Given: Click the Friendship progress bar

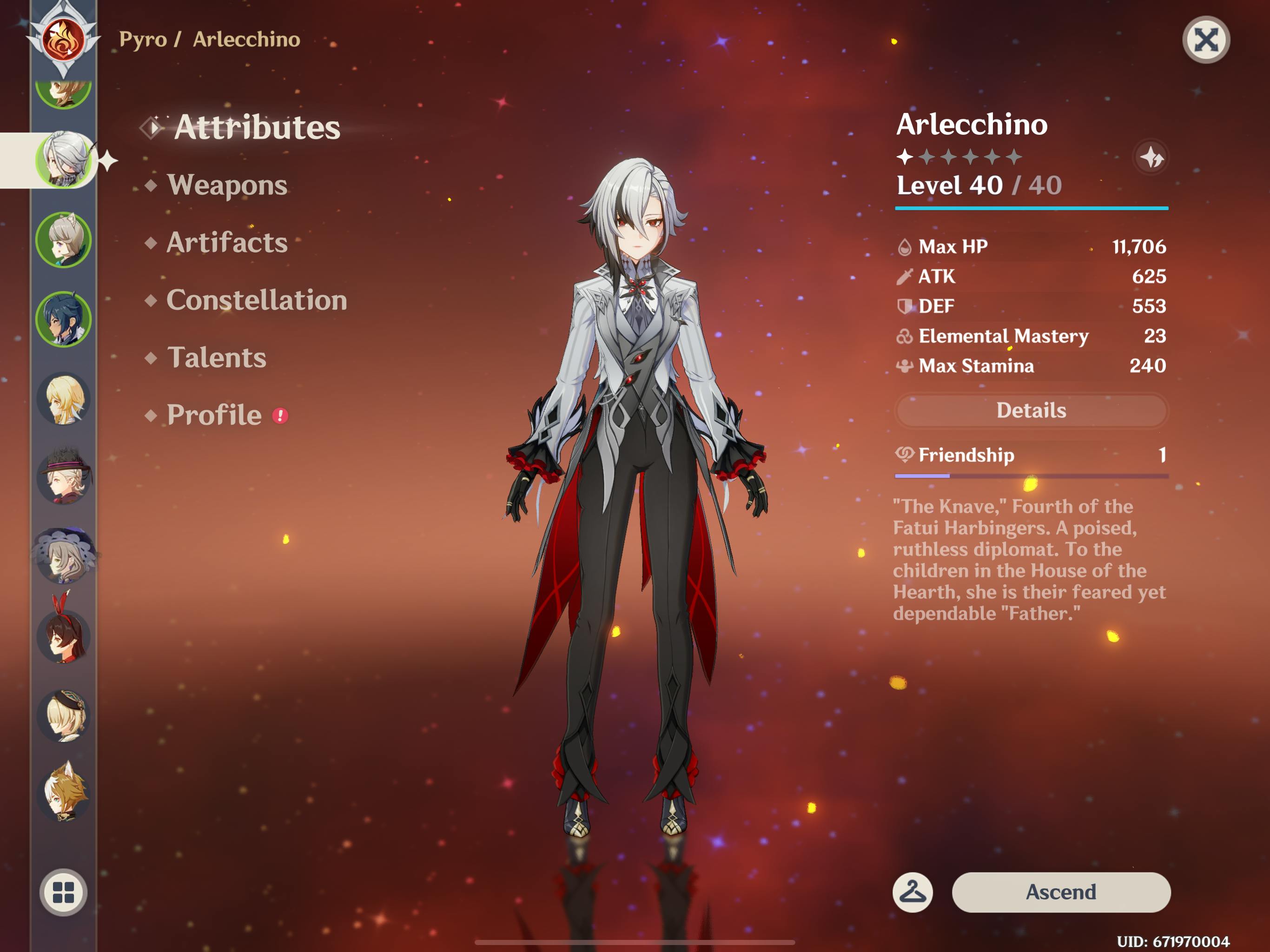Looking at the screenshot, I should pyautogui.click(x=1031, y=475).
